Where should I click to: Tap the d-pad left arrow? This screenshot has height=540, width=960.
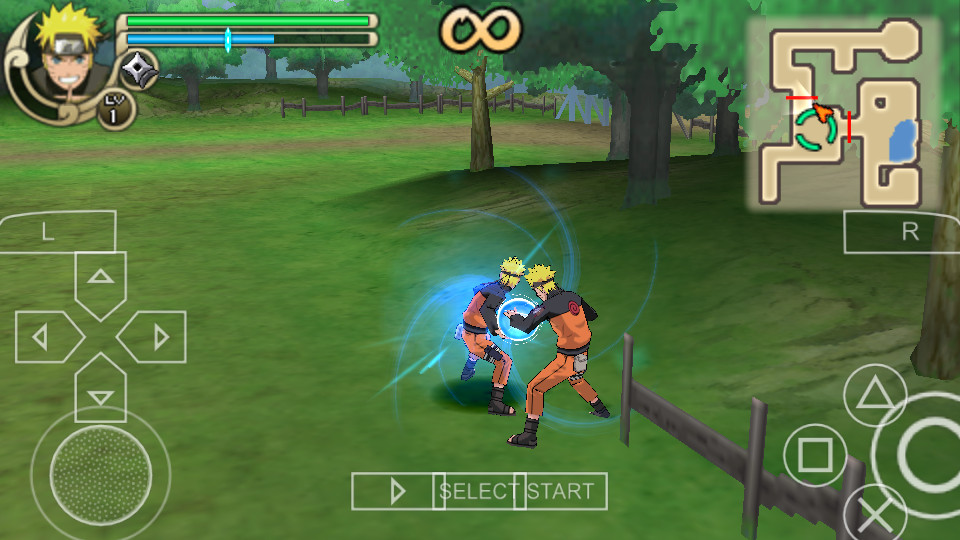(45, 337)
